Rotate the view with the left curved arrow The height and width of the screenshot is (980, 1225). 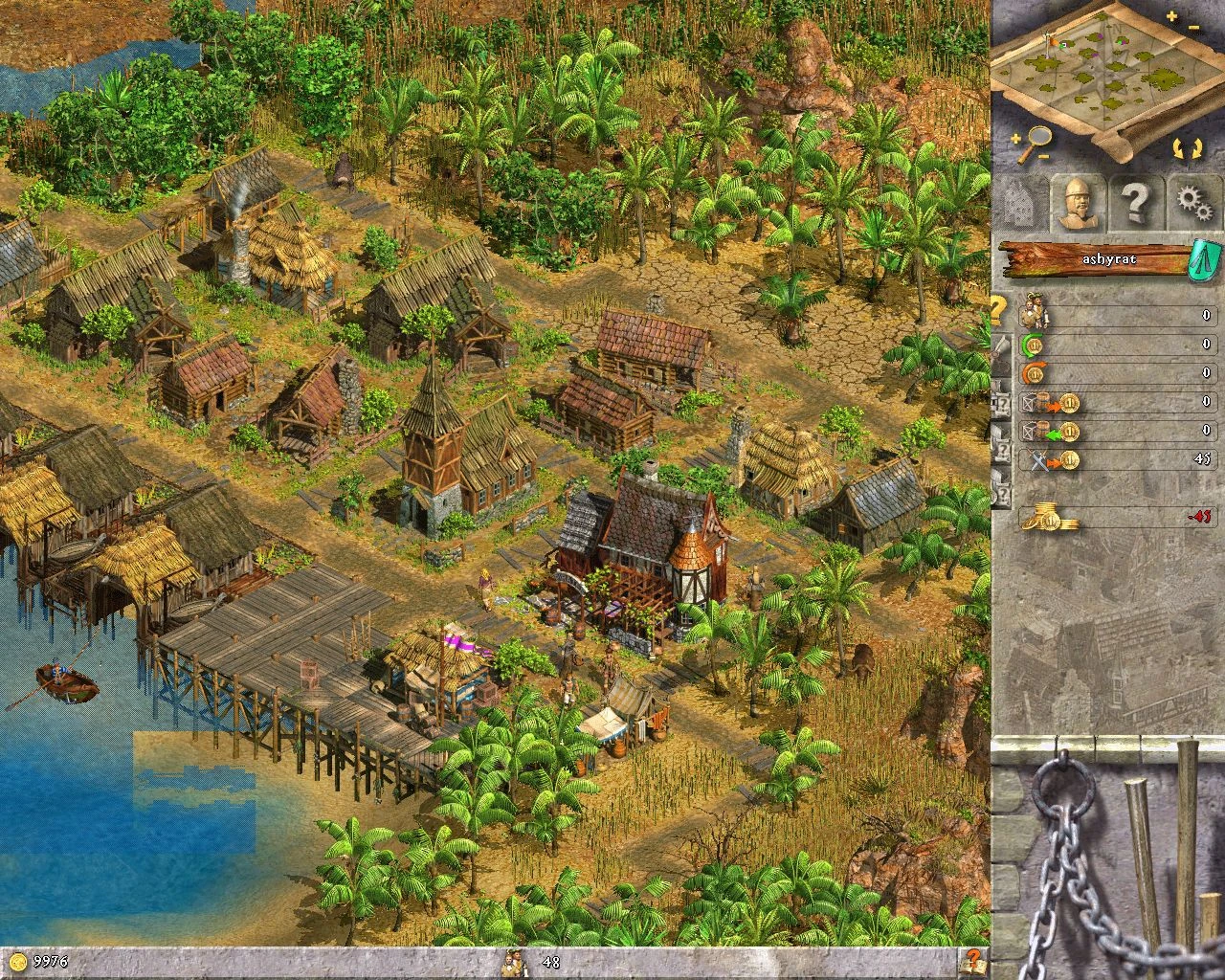(x=1178, y=147)
